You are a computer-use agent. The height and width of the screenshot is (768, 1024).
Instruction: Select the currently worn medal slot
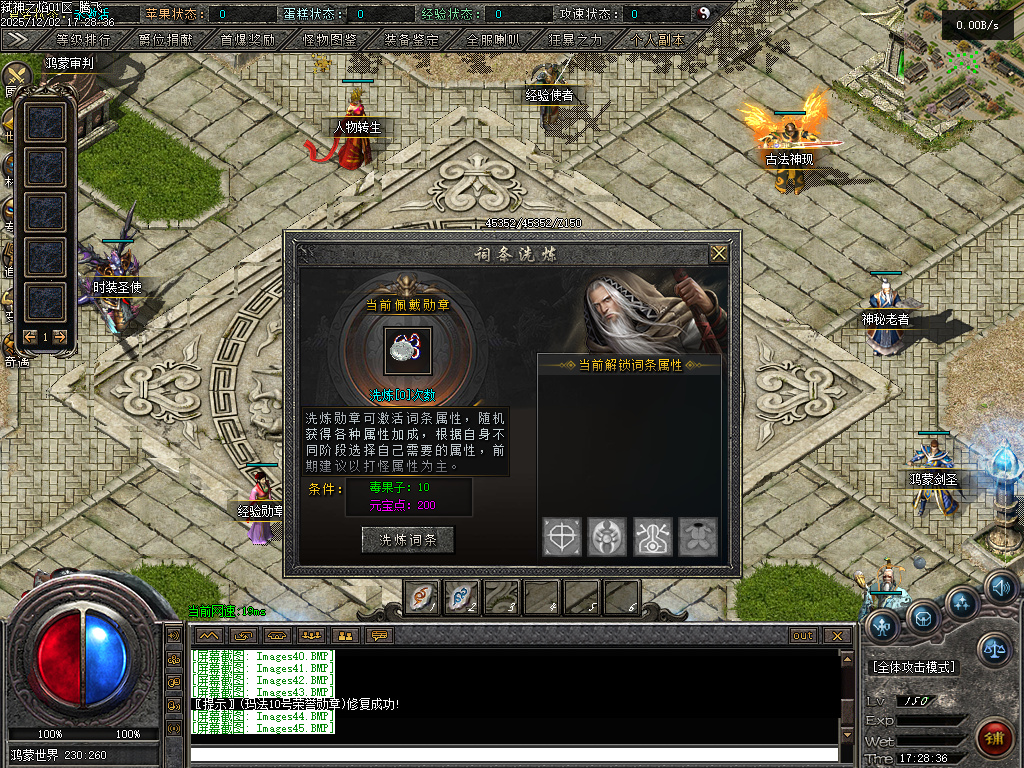click(x=408, y=351)
